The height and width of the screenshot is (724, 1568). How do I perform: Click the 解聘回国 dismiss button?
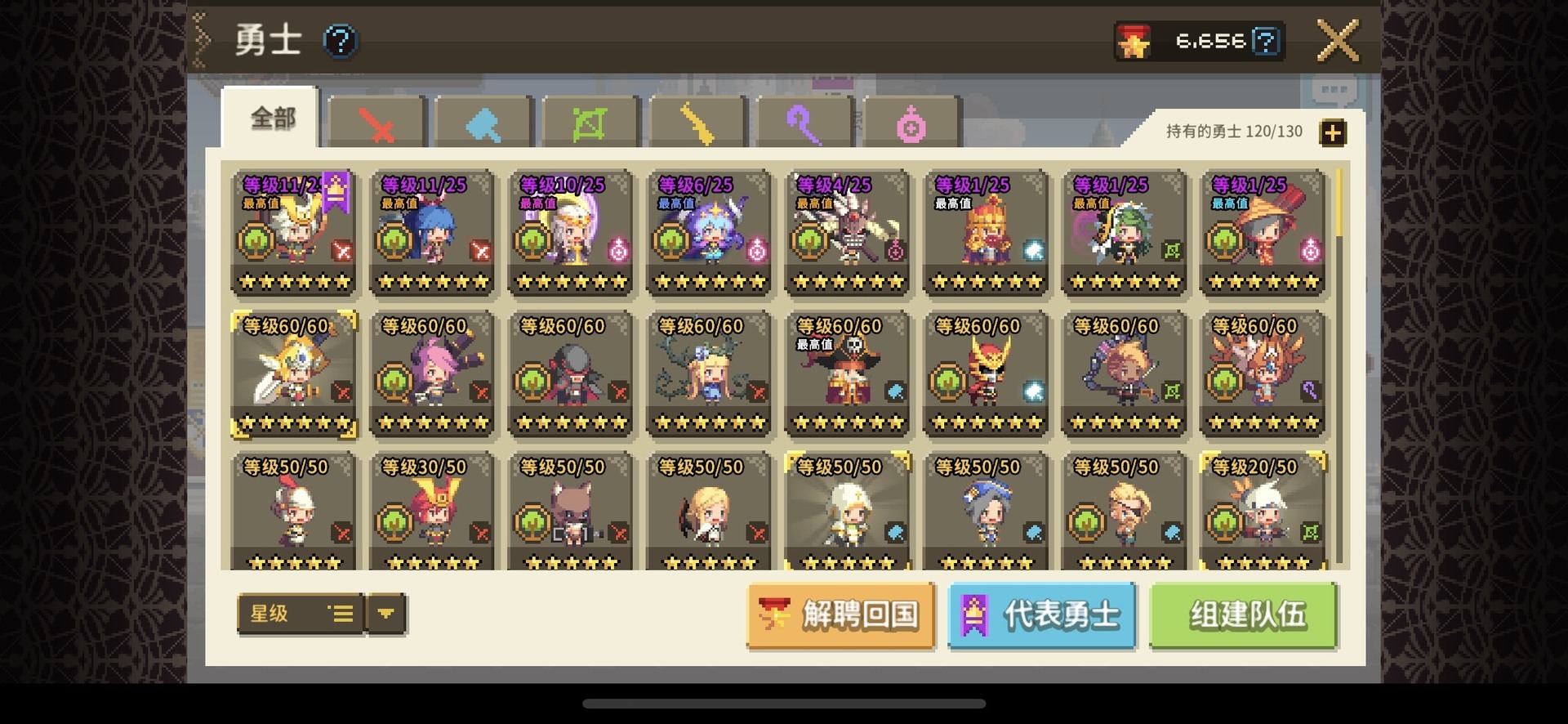840,615
